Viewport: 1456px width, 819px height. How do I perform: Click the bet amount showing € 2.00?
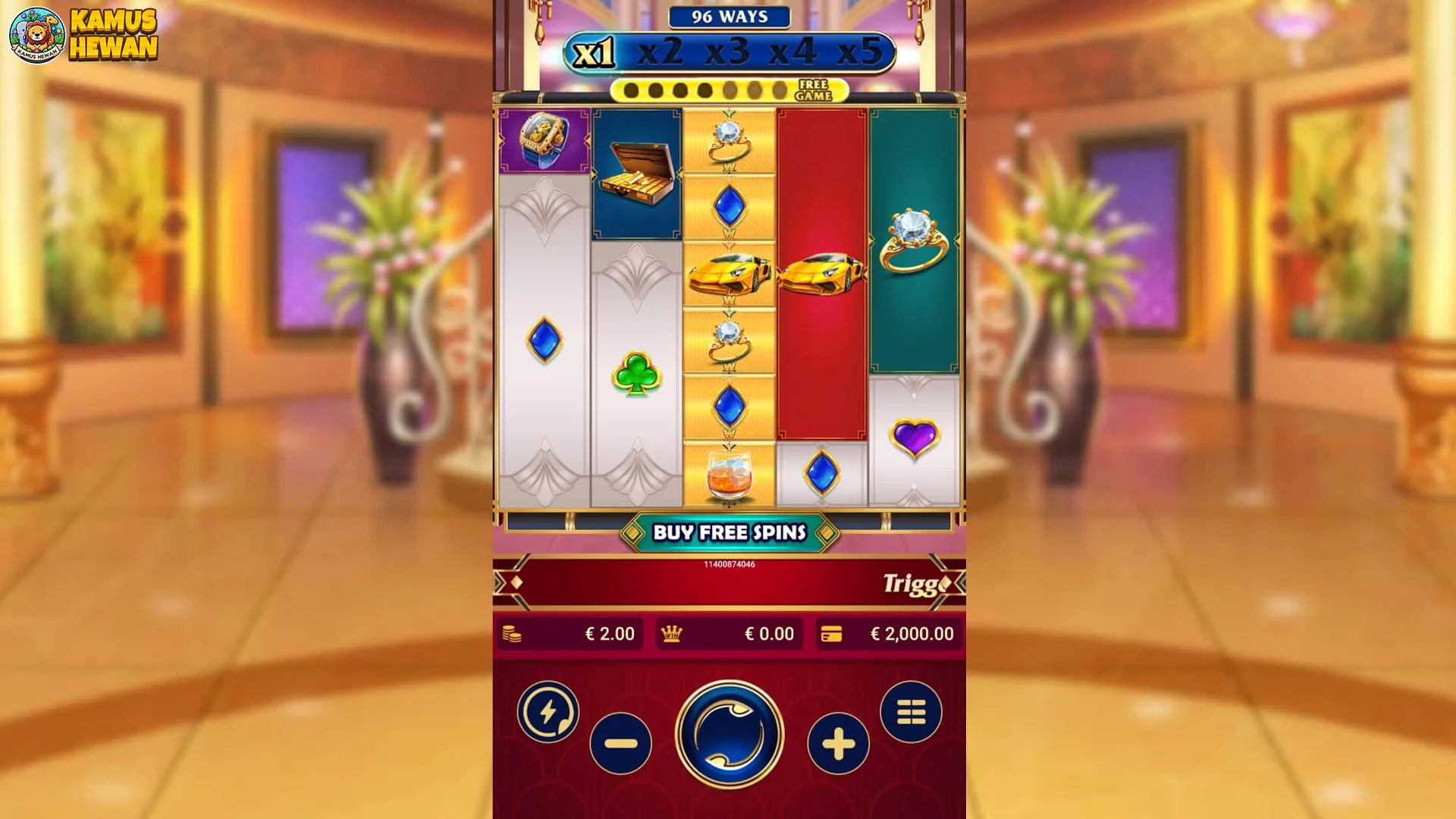pos(610,634)
